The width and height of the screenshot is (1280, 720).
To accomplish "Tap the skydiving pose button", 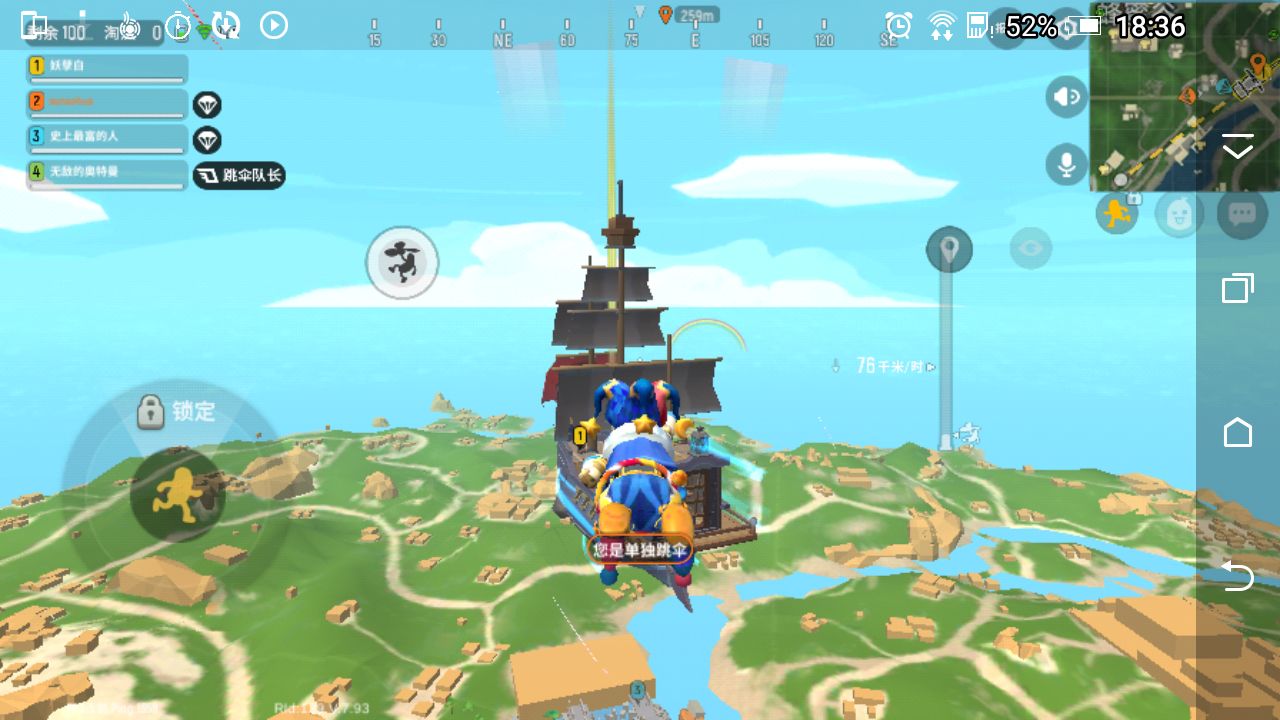I will (x=402, y=262).
